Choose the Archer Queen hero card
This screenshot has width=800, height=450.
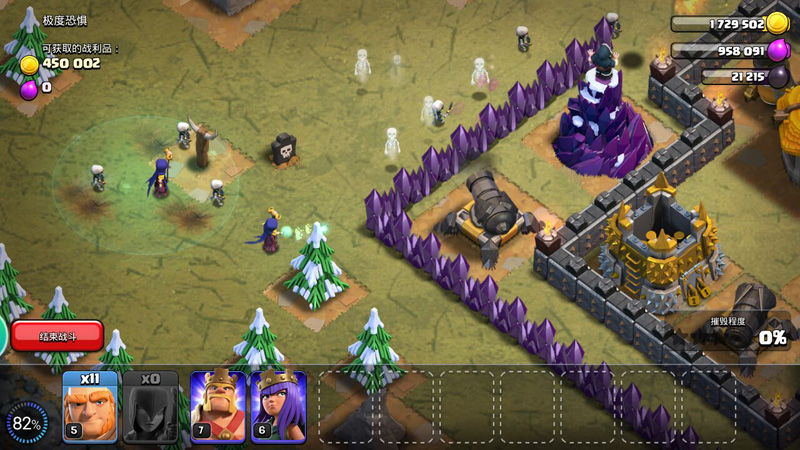click(x=278, y=407)
